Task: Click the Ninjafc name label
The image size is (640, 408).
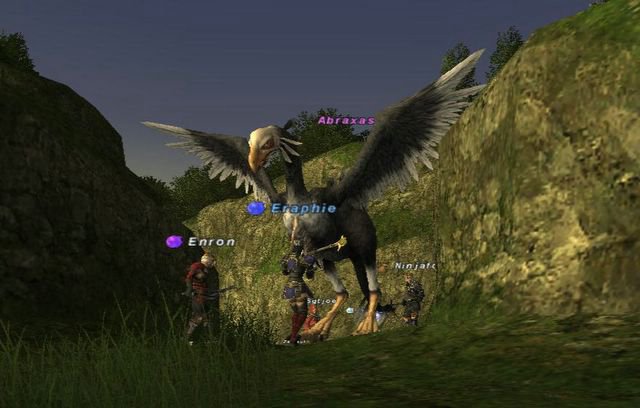Action: 414,266
